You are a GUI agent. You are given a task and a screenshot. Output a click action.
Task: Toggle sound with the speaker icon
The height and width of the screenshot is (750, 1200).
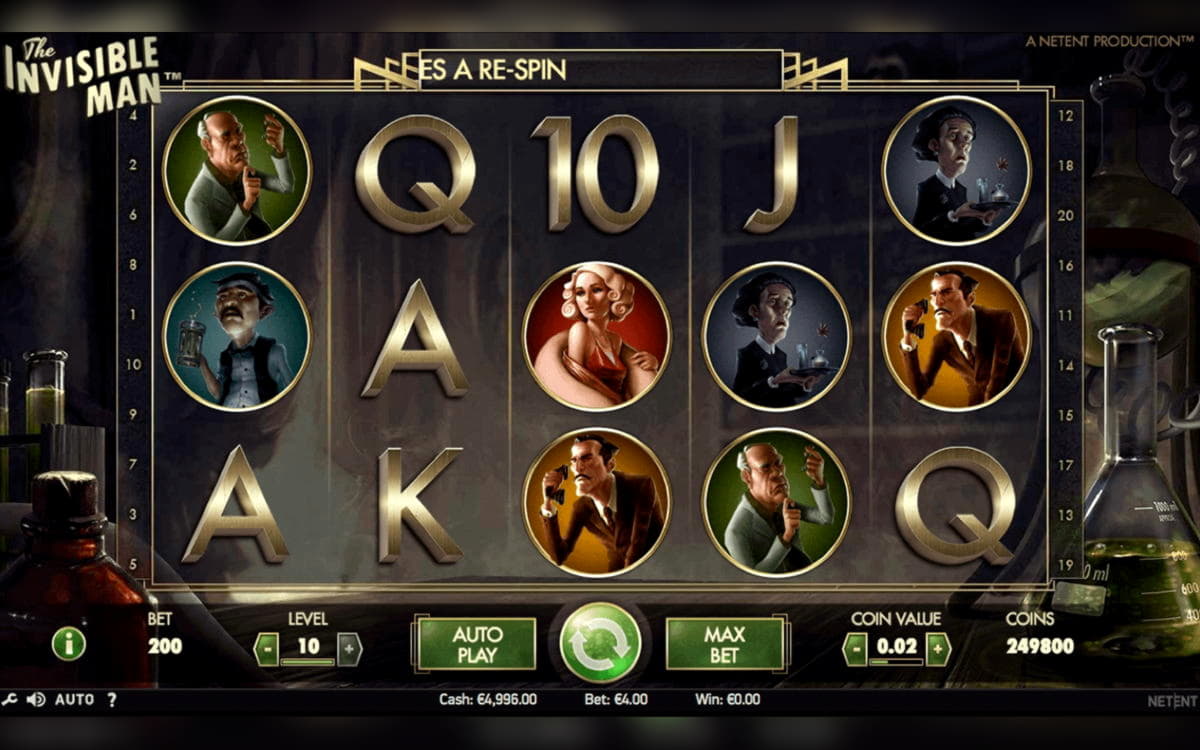[x=36, y=700]
